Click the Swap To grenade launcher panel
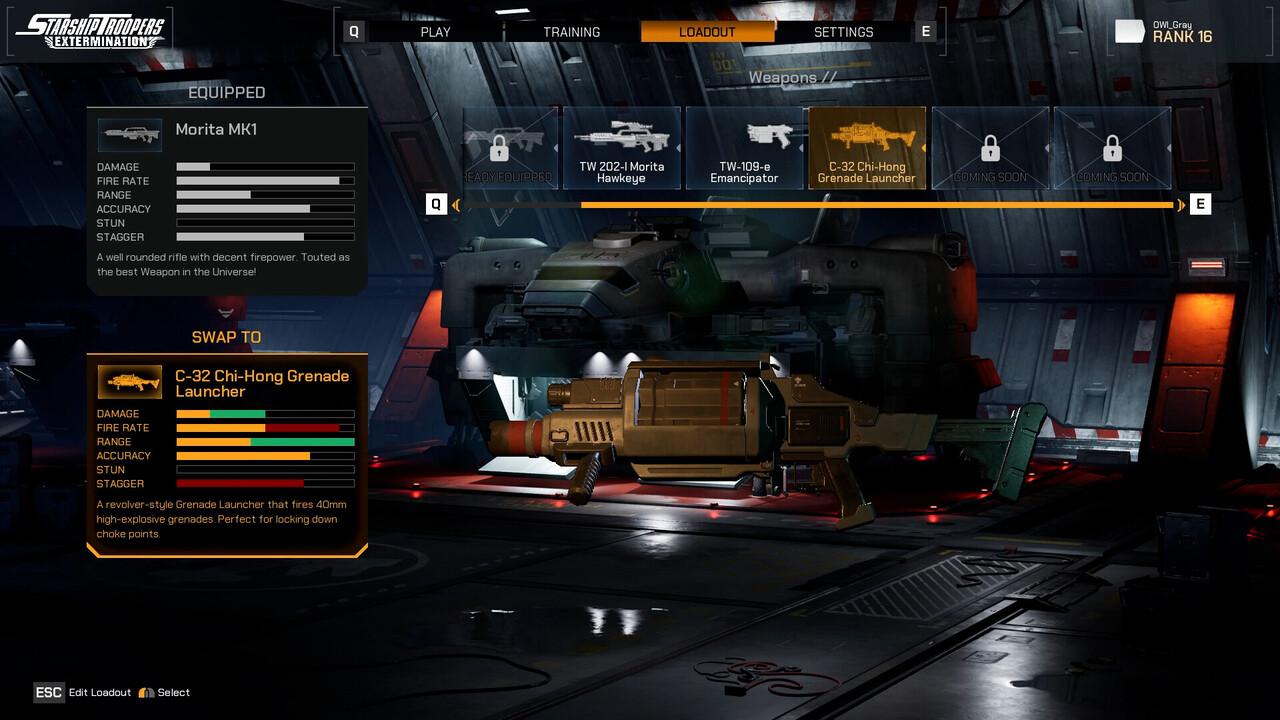The height and width of the screenshot is (720, 1280). point(227,452)
